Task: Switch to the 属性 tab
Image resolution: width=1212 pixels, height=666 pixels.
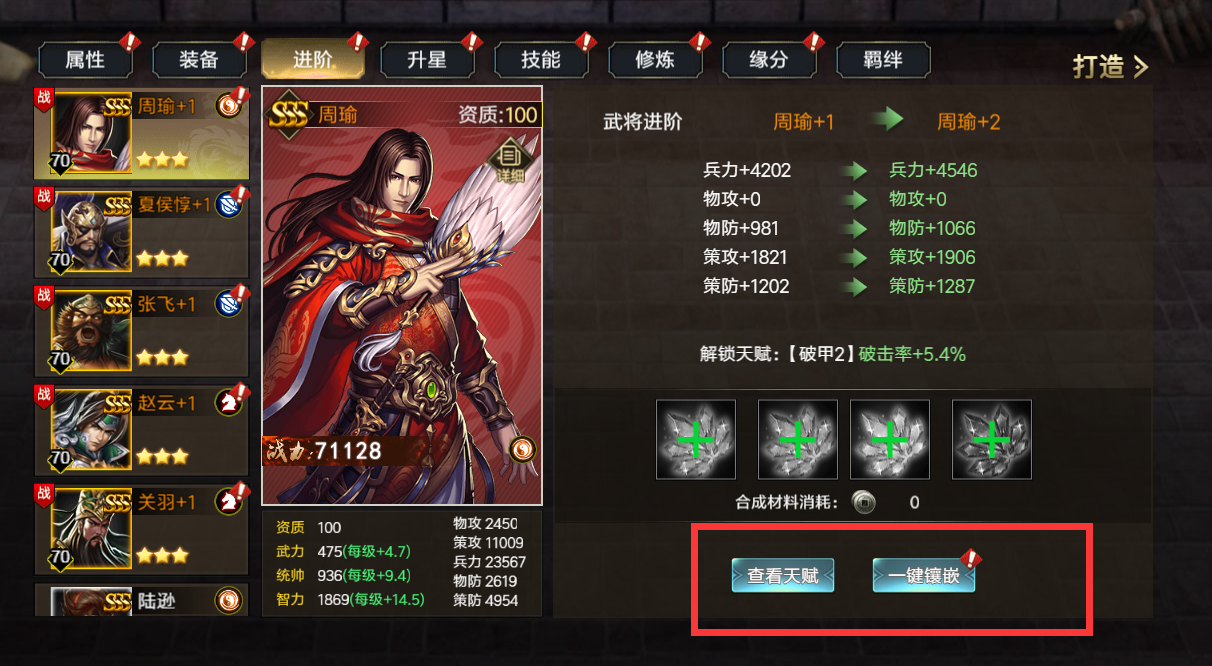Action: click(x=85, y=60)
